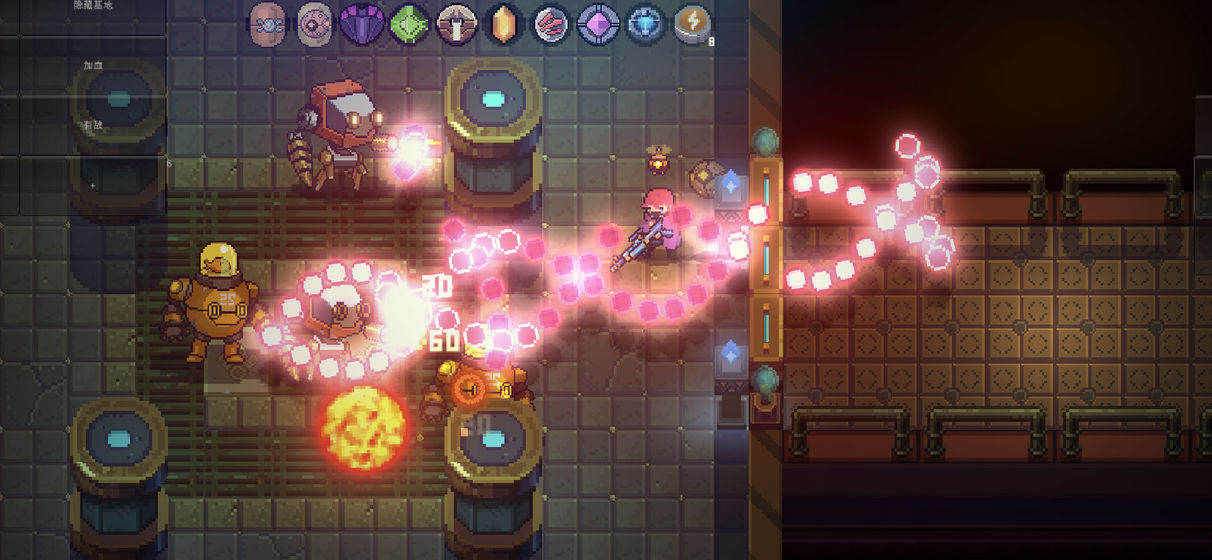Click the orange crystal relic icon
1212x560 pixels.
point(504,22)
